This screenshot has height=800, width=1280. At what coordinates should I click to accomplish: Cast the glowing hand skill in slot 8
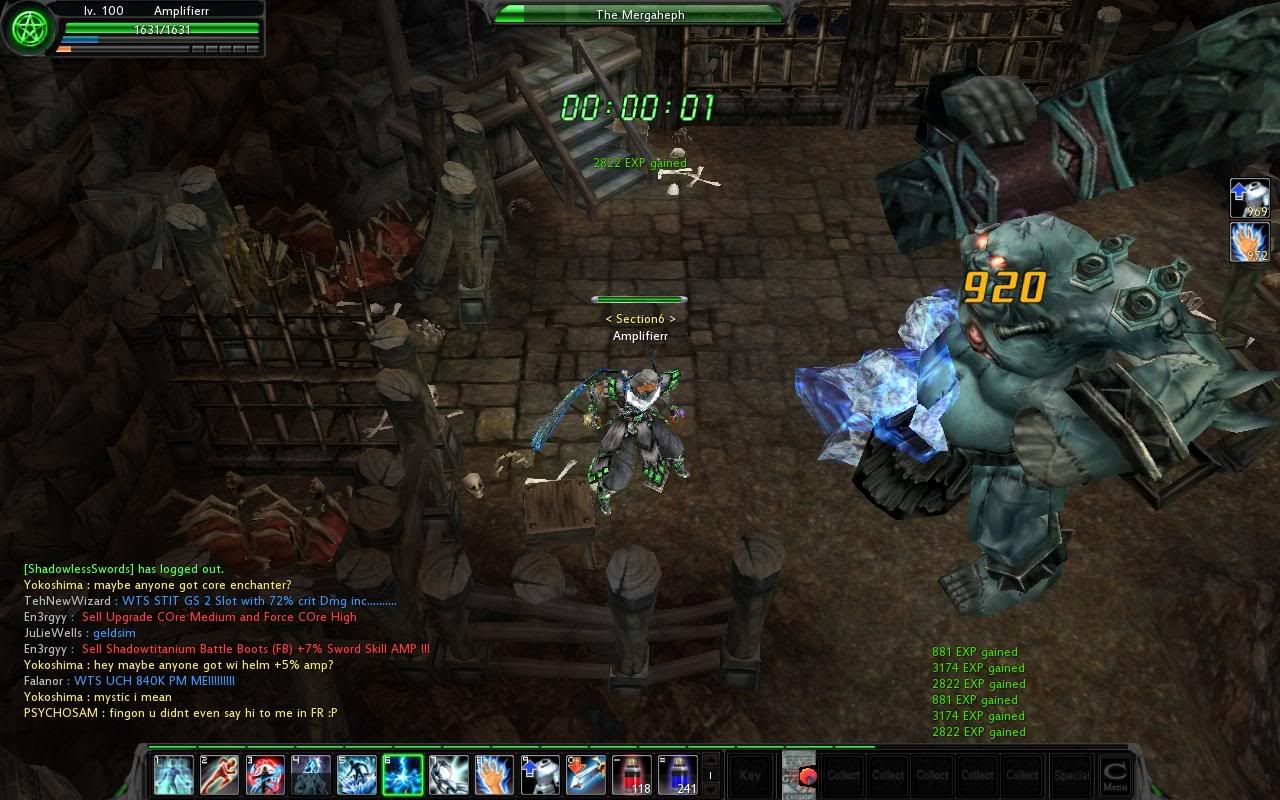494,775
